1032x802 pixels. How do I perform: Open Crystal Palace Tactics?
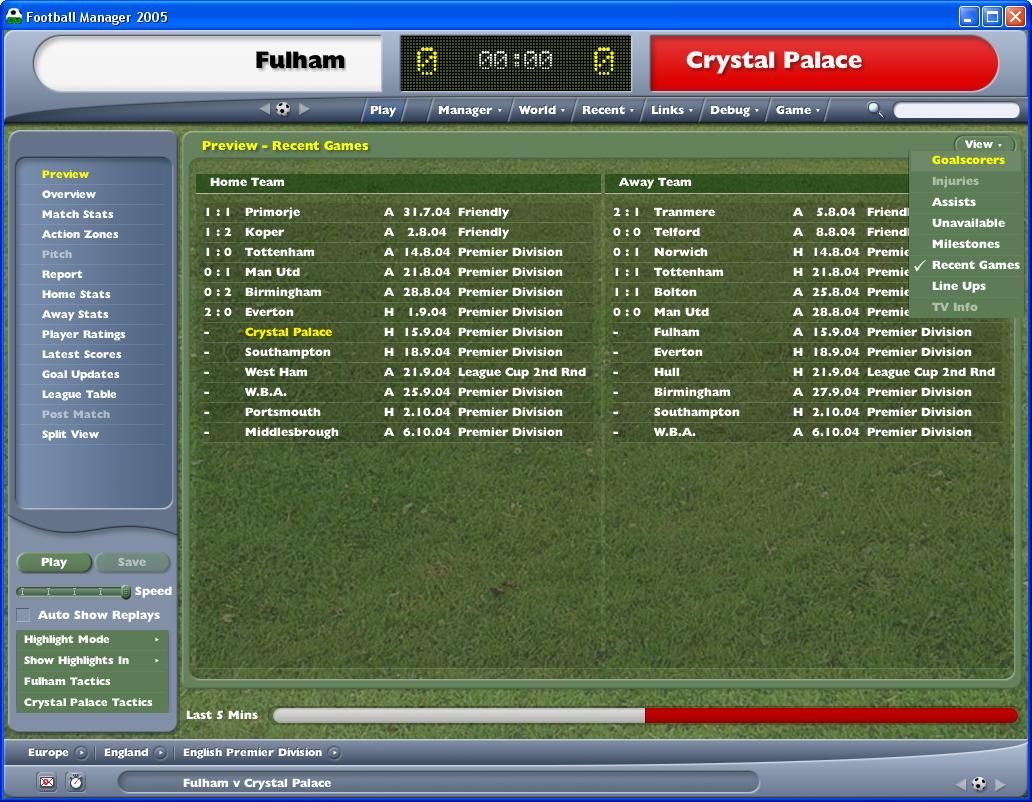point(88,702)
